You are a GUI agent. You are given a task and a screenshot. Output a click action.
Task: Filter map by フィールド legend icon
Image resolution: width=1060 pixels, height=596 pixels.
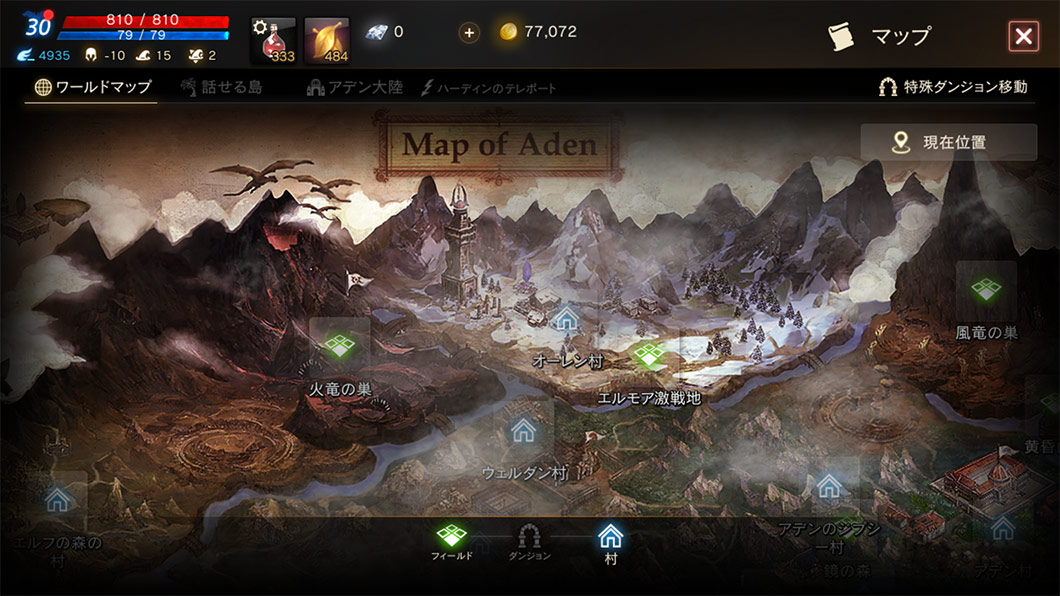click(x=452, y=538)
